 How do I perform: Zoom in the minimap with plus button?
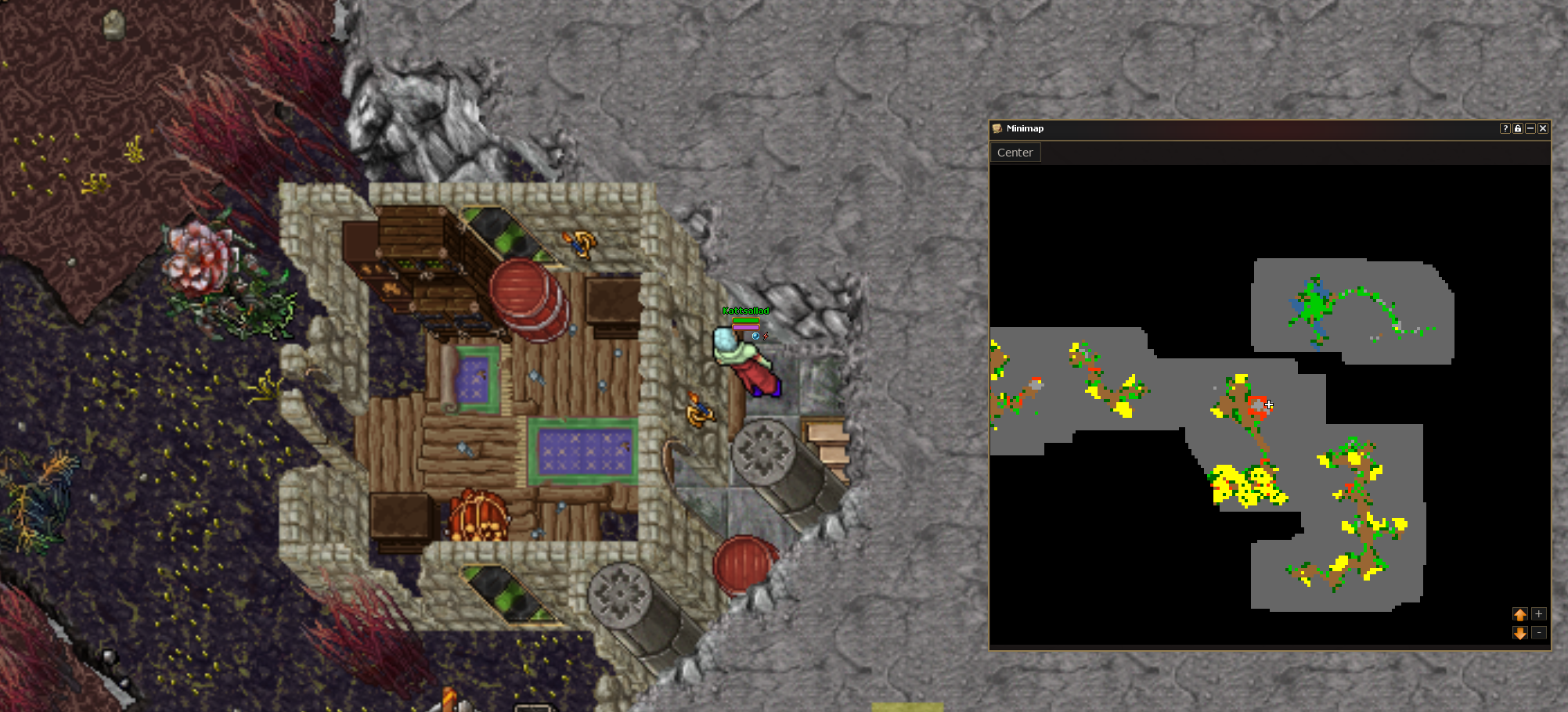coord(1538,614)
